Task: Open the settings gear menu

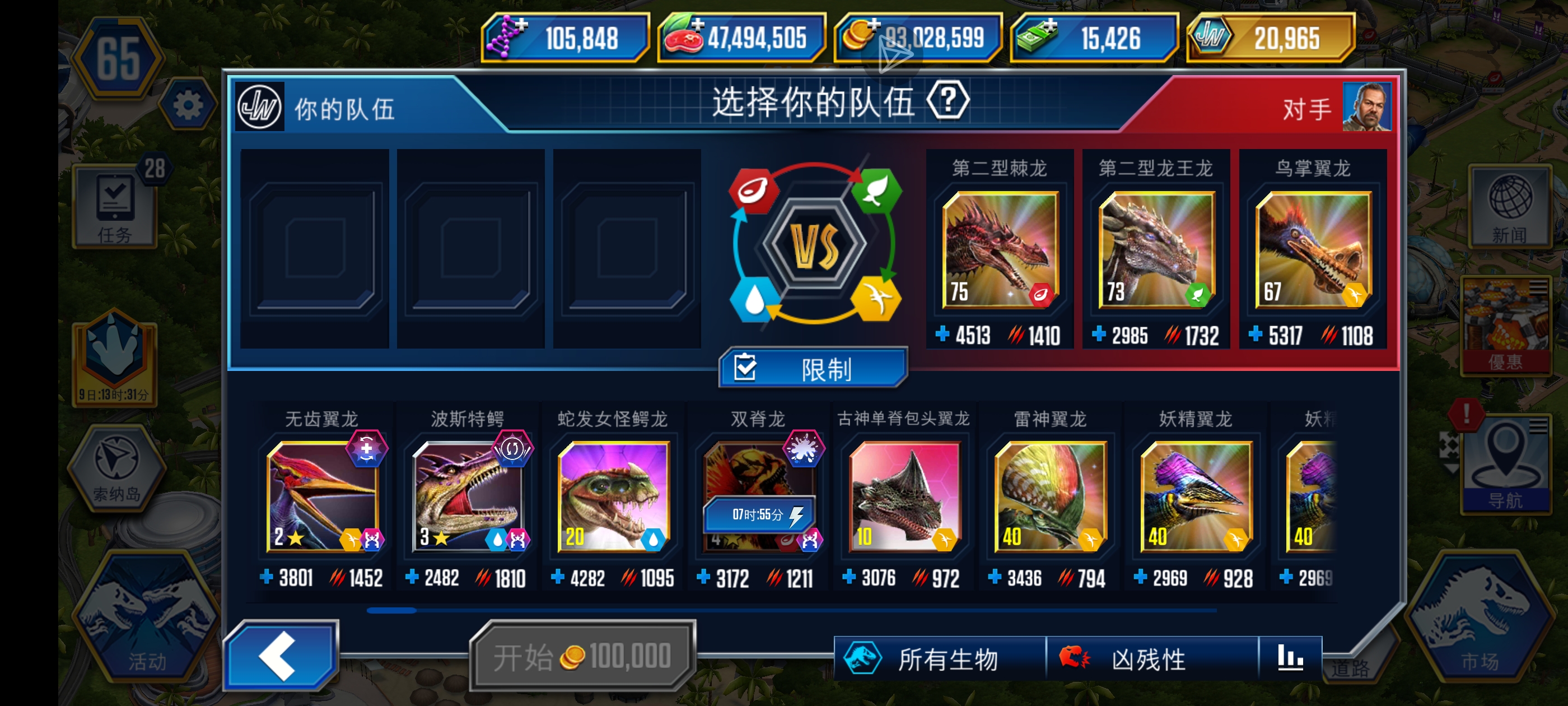Action: click(189, 104)
